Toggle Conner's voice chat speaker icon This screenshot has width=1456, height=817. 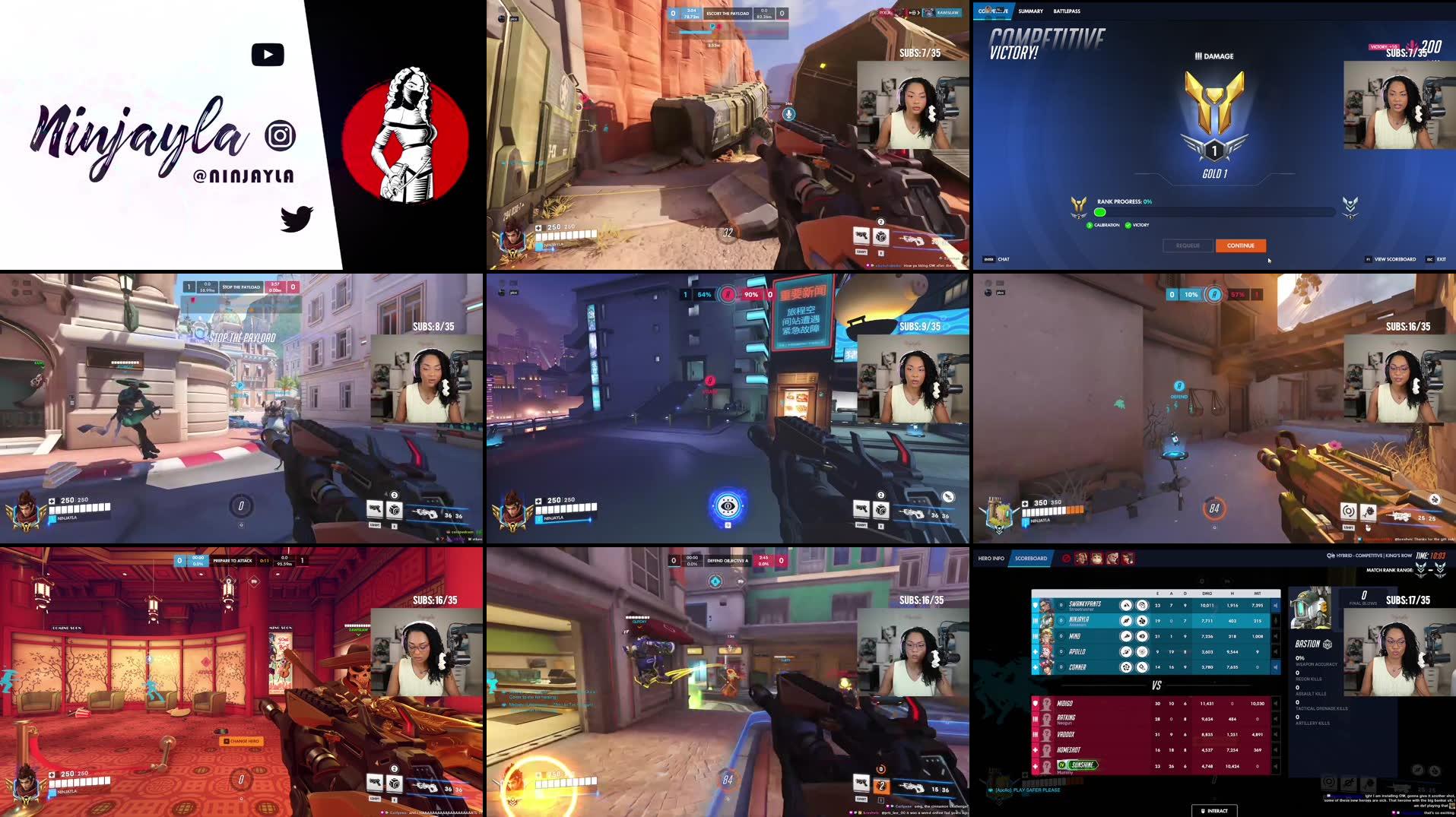pos(1276,667)
